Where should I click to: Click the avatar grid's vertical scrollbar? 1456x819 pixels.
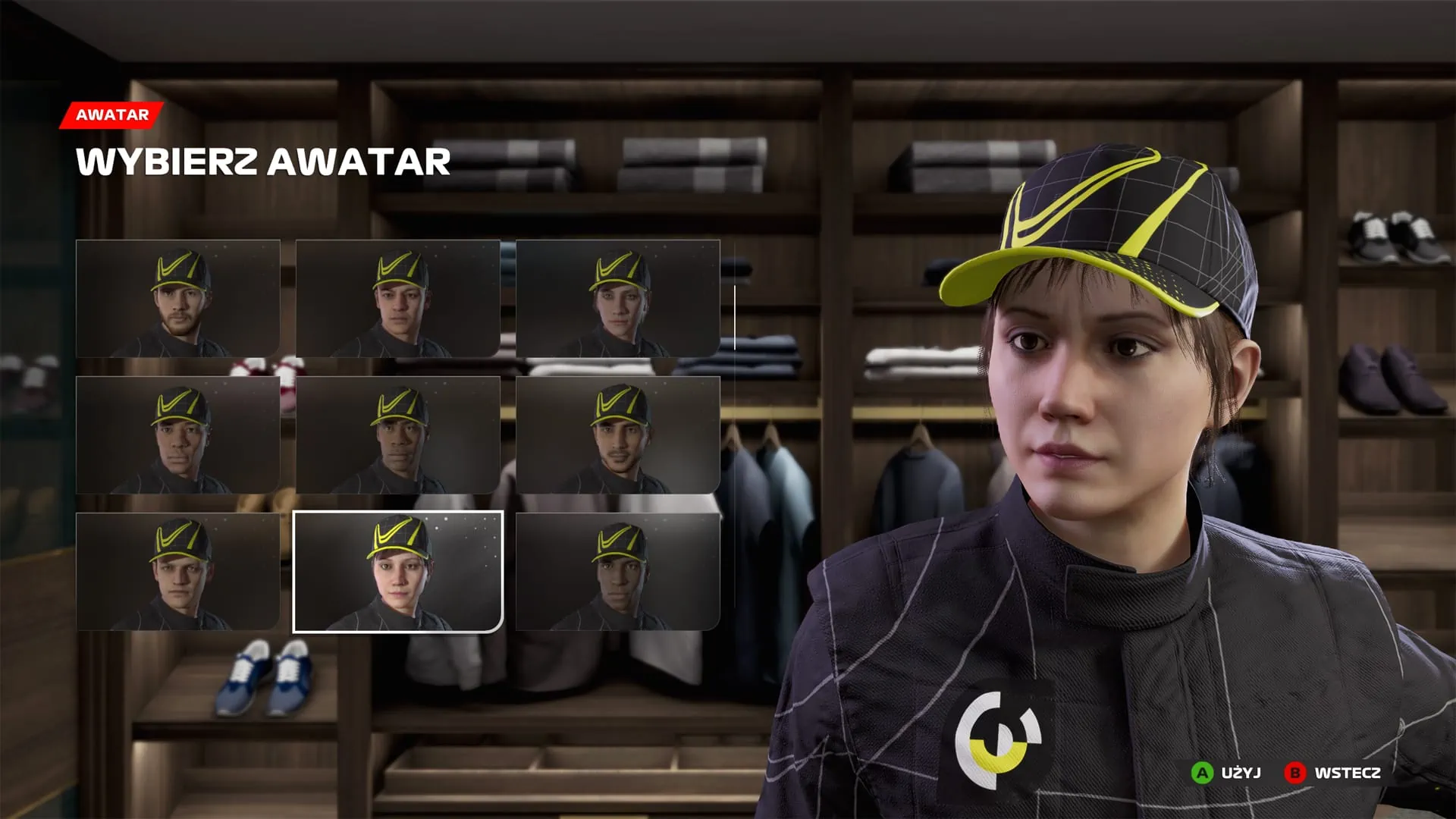(734, 318)
